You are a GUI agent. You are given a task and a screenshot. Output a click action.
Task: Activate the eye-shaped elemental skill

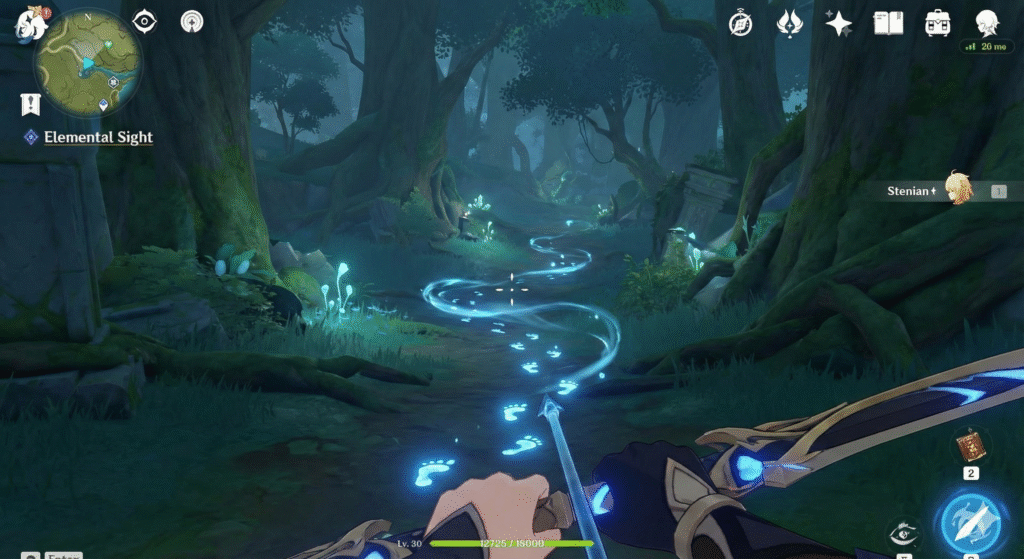coord(902,535)
